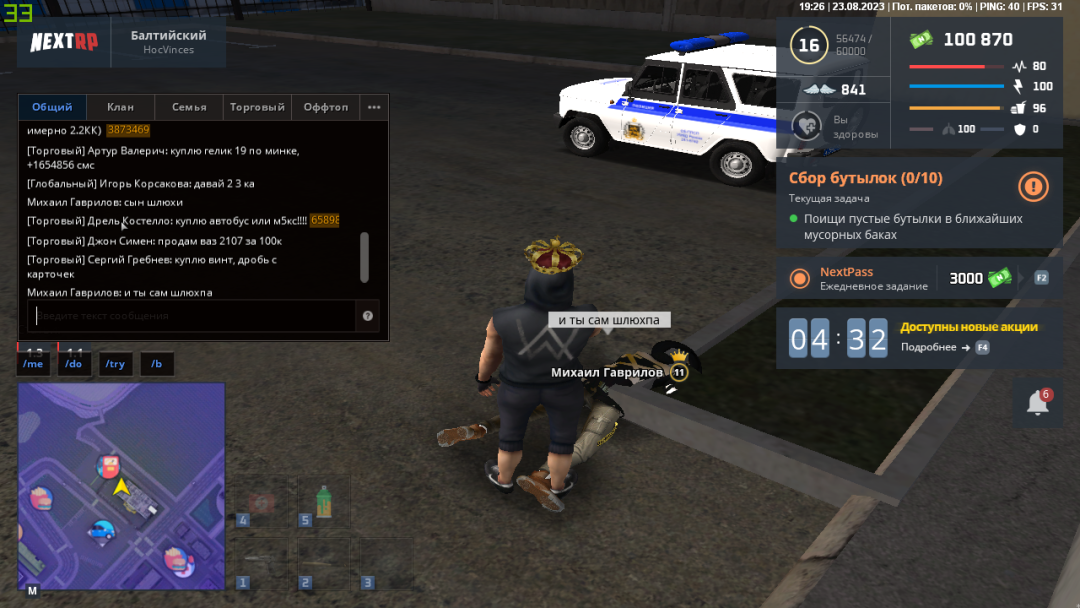Click the chat scrollbar handle
This screenshot has width=1080, height=608.
(364, 257)
